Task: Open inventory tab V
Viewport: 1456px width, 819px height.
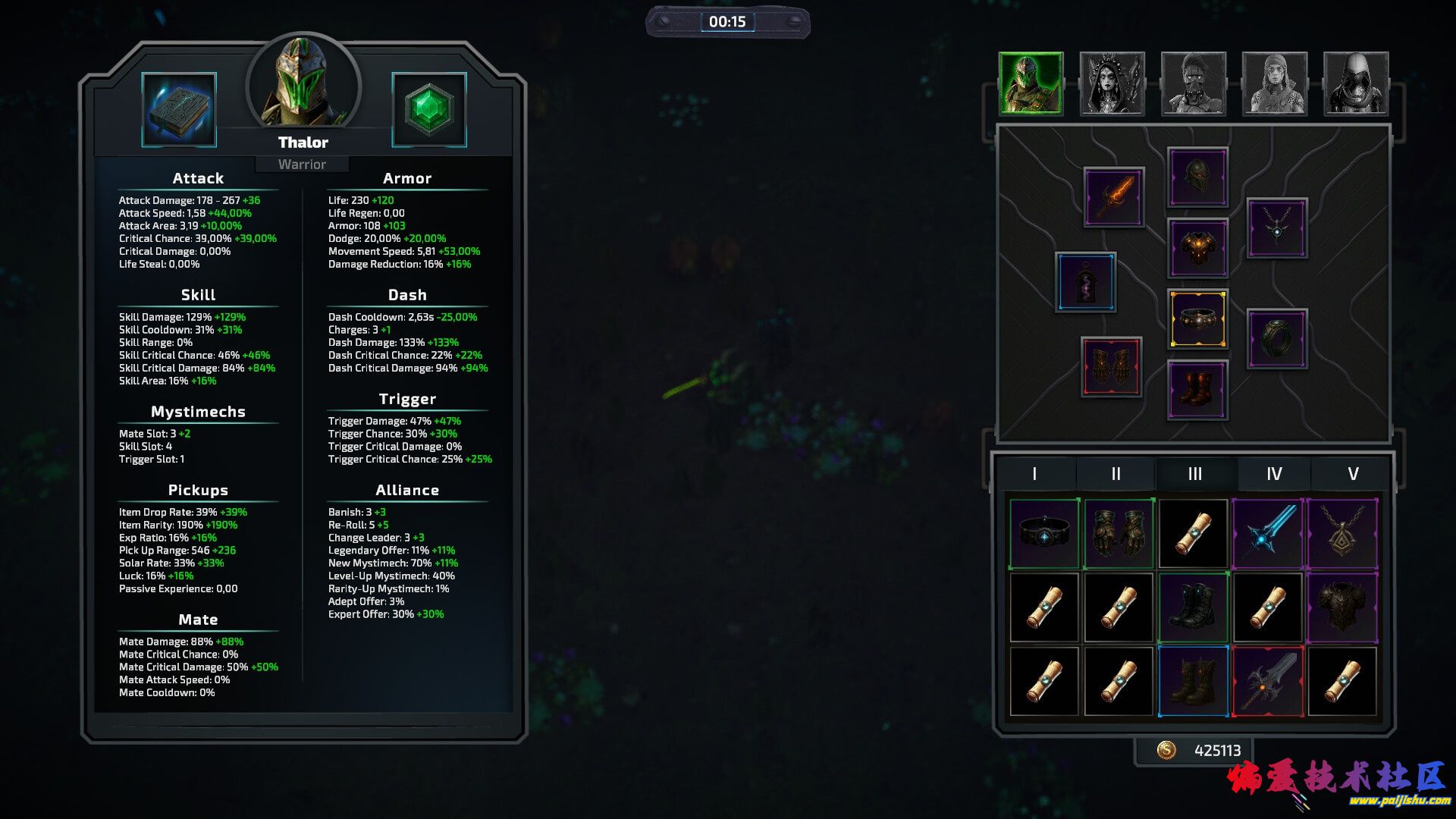Action: click(x=1353, y=474)
